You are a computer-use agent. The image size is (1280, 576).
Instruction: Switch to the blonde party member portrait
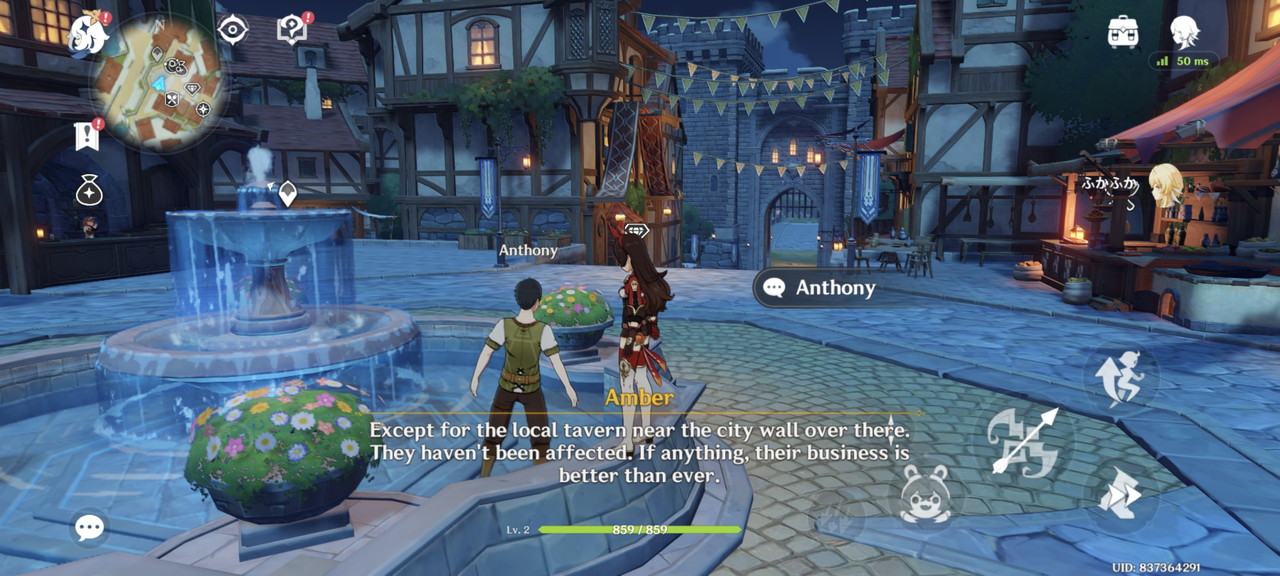(x=1164, y=186)
